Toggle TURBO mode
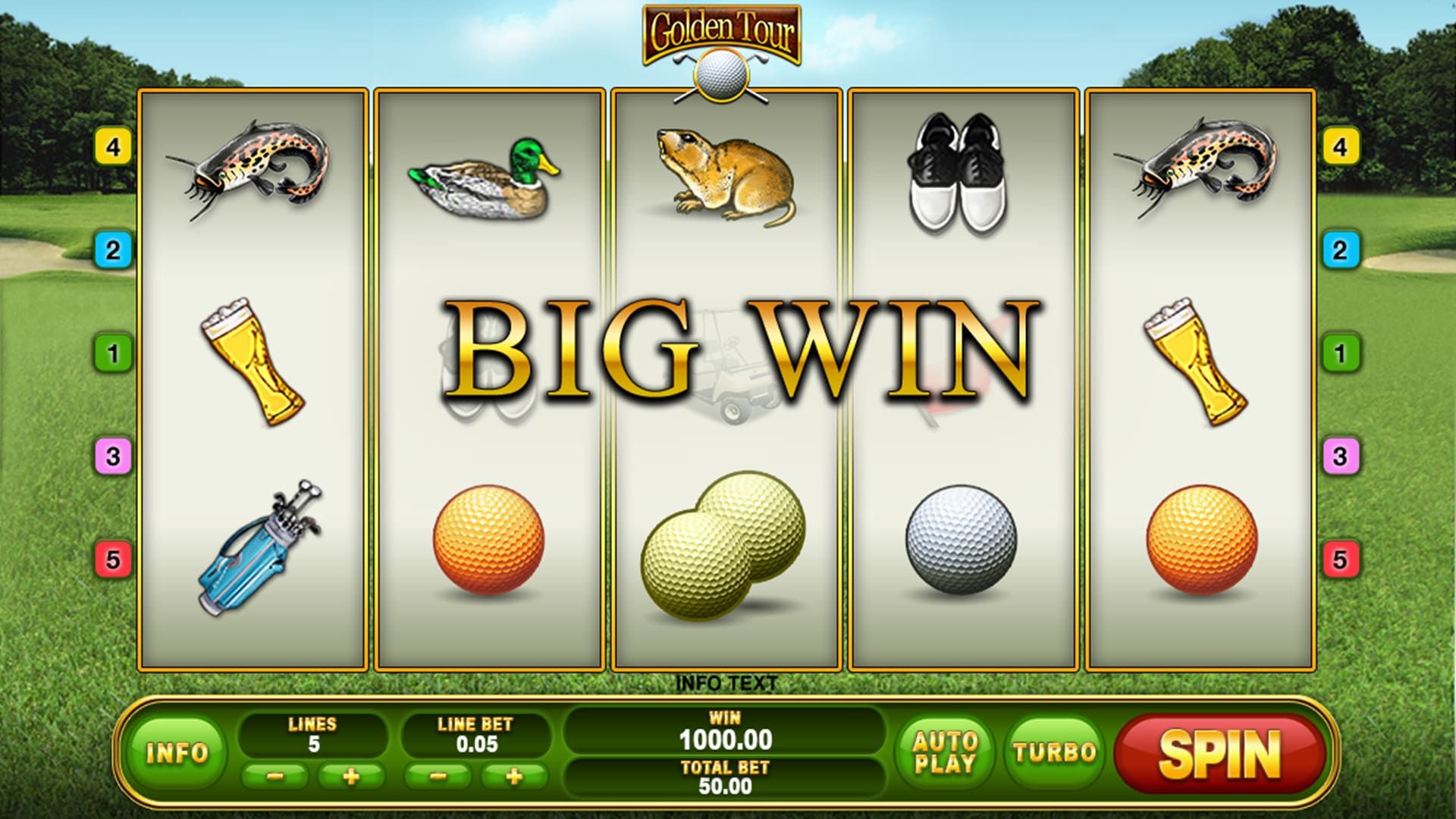The width and height of the screenshot is (1456, 819). (x=1055, y=752)
